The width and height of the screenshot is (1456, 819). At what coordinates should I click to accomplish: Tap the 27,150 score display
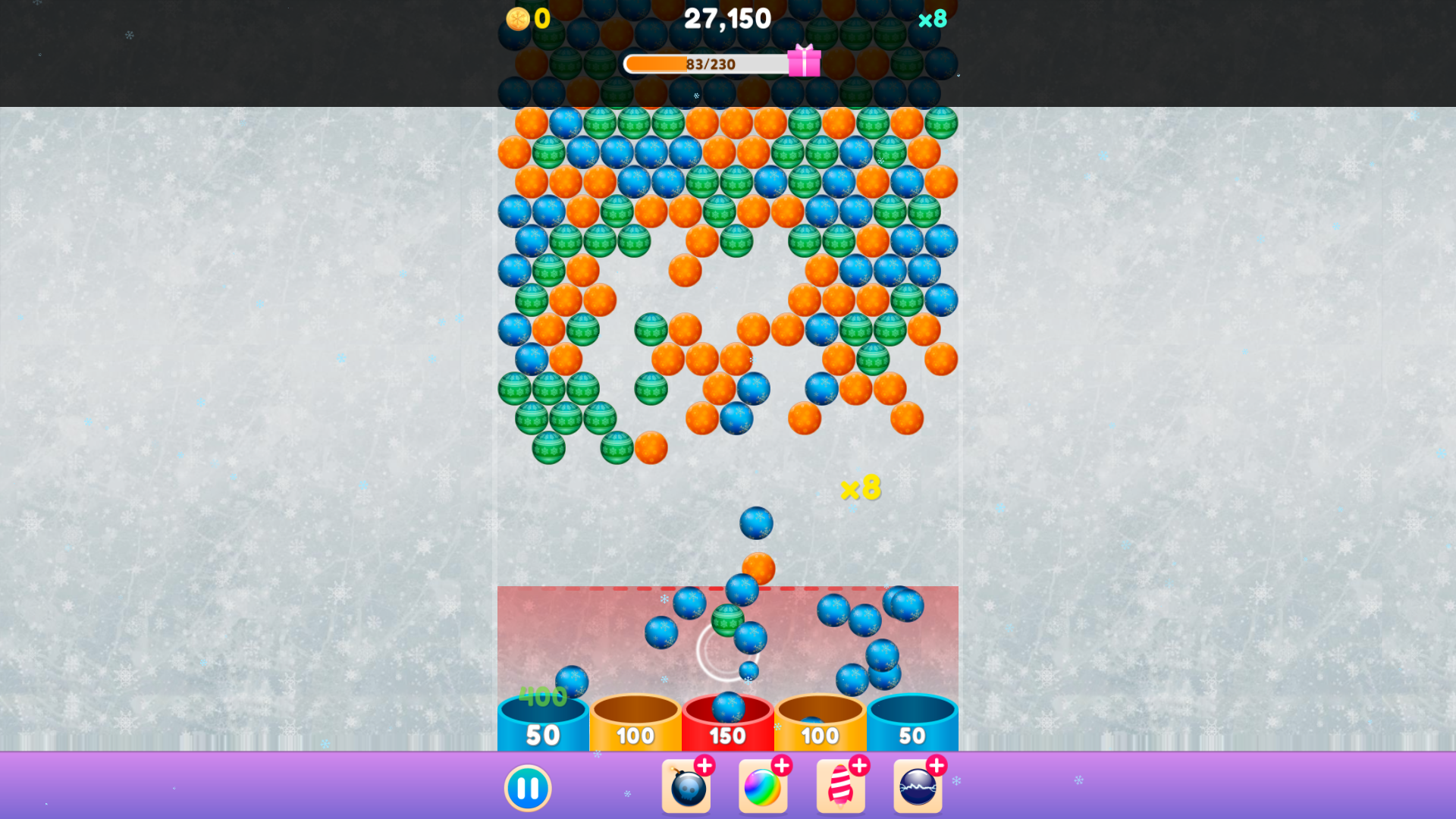(x=727, y=18)
